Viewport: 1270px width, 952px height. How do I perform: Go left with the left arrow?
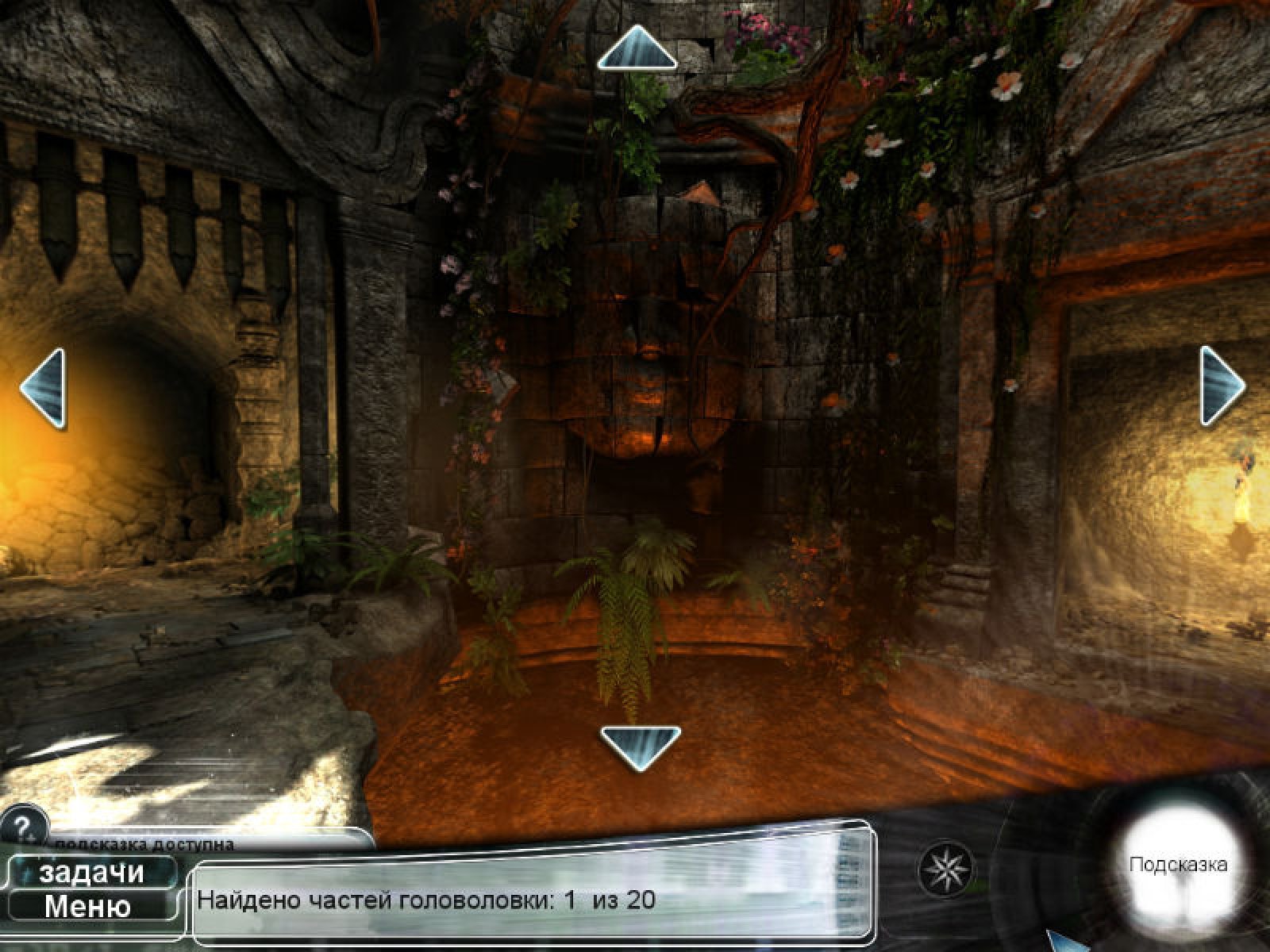click(x=44, y=388)
